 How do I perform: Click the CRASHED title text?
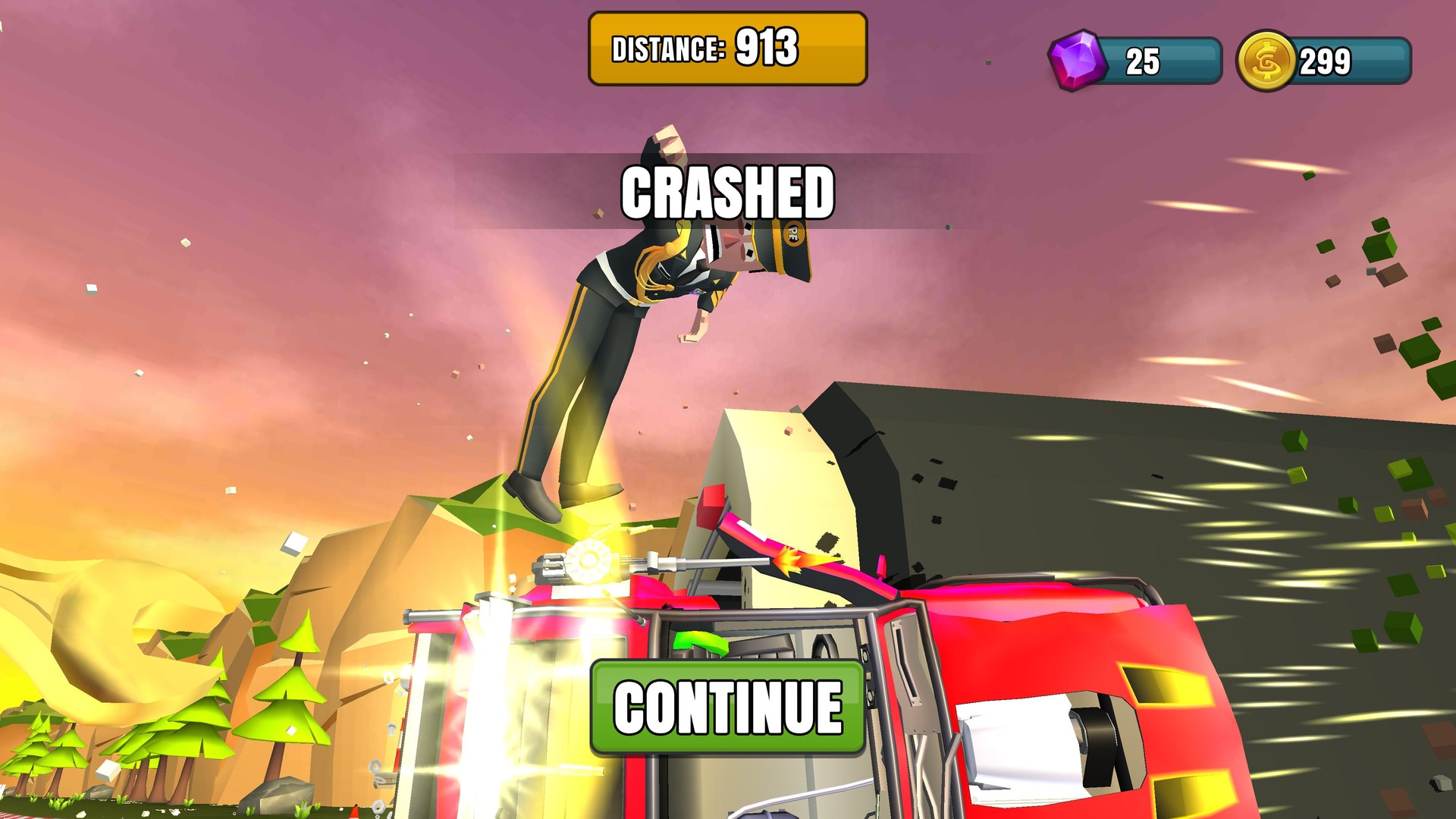pyautogui.click(x=726, y=193)
